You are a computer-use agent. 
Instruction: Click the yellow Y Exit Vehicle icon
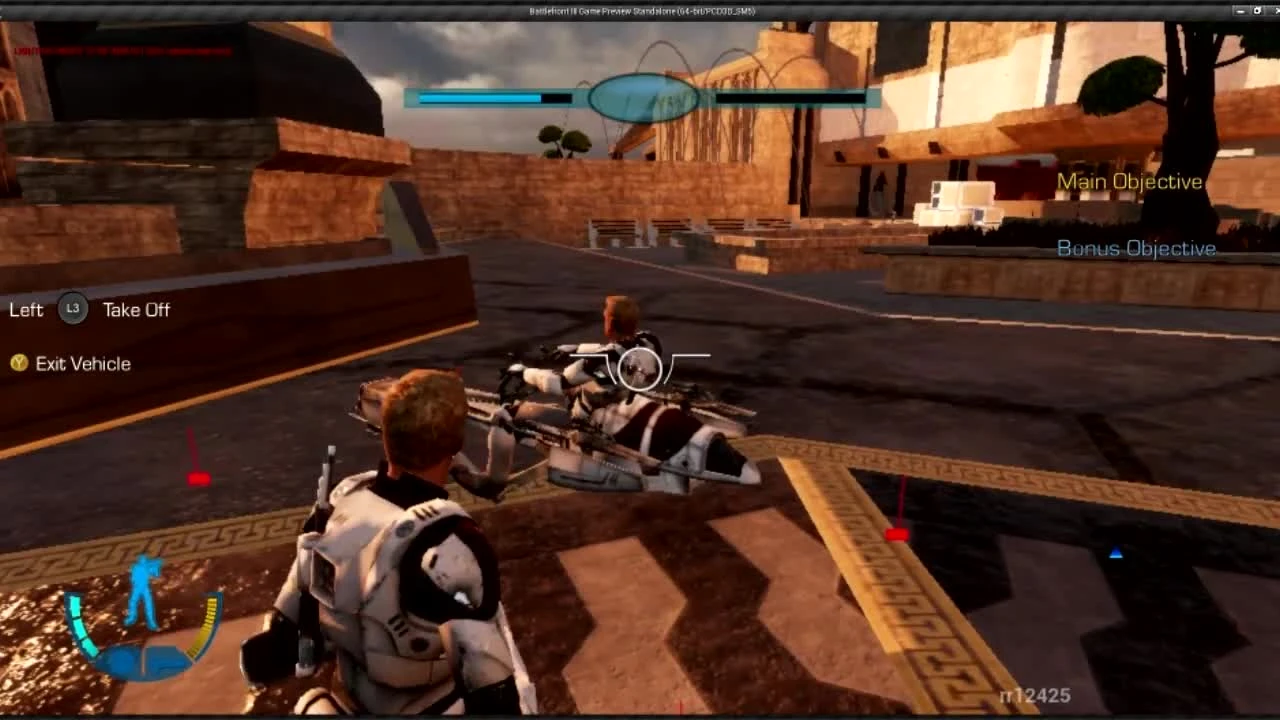click(x=18, y=363)
